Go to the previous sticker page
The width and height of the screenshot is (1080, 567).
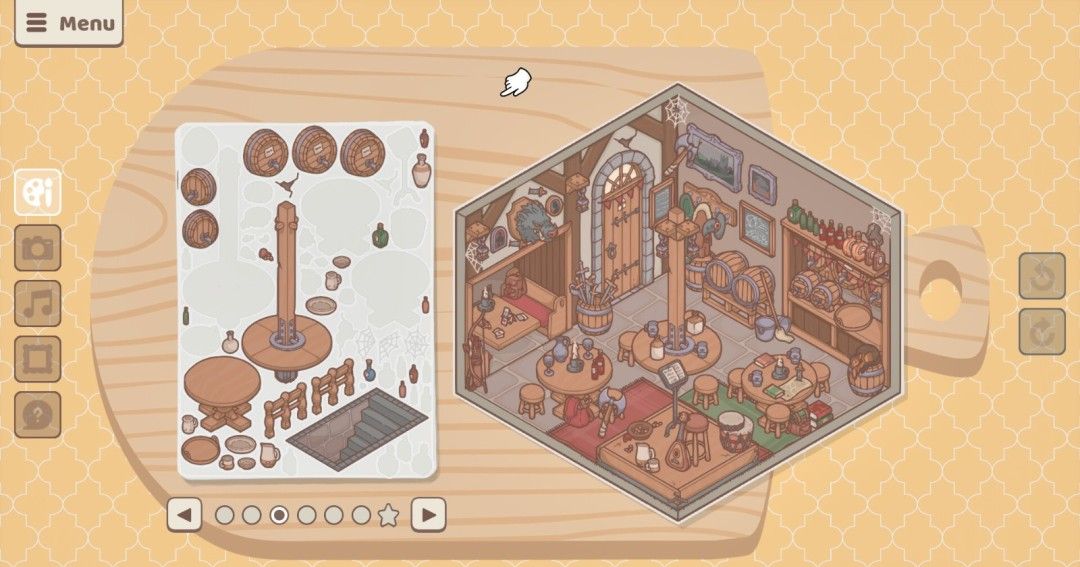pyautogui.click(x=184, y=515)
